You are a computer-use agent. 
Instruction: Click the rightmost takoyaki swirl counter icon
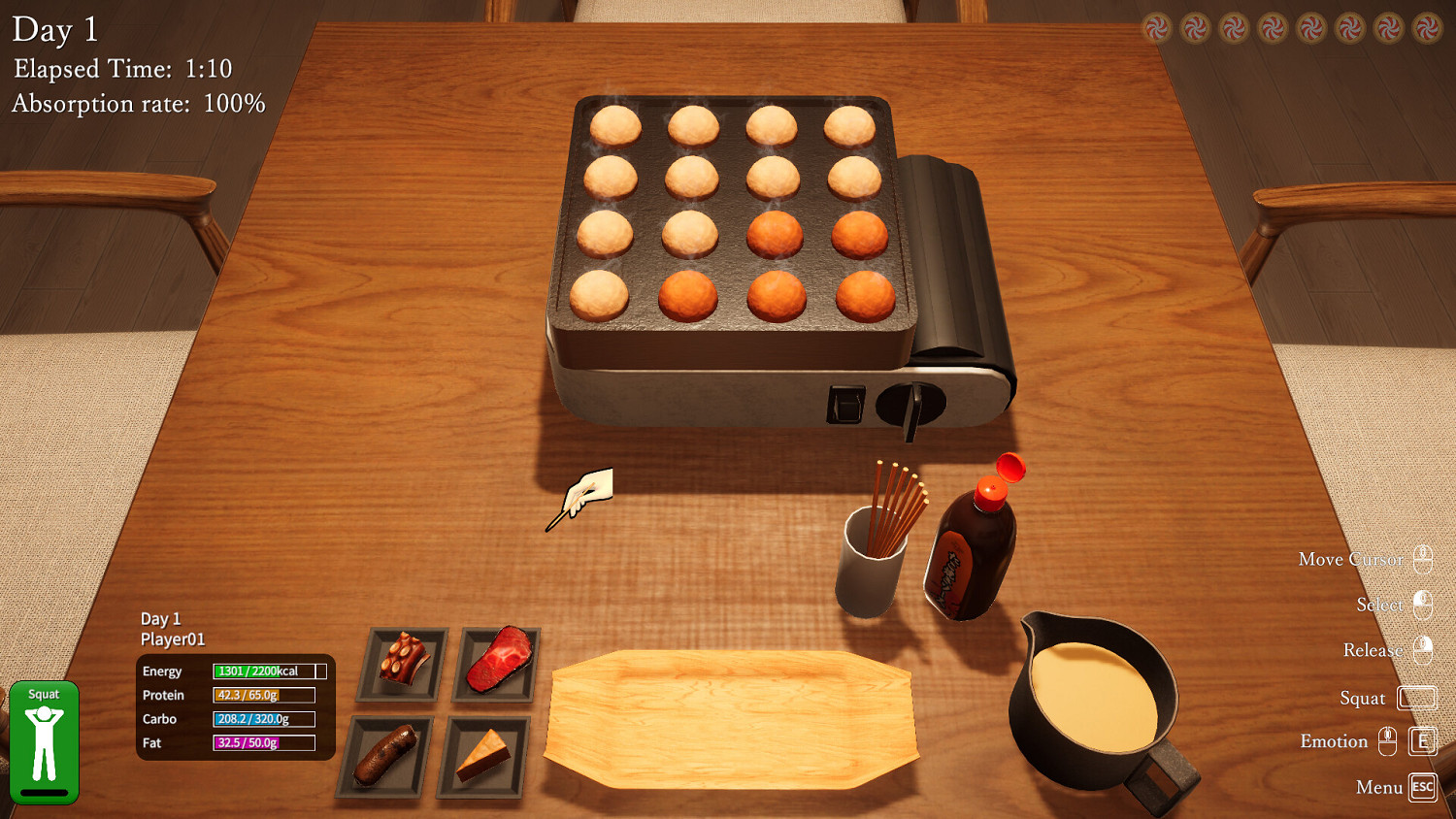pyautogui.click(x=1429, y=25)
